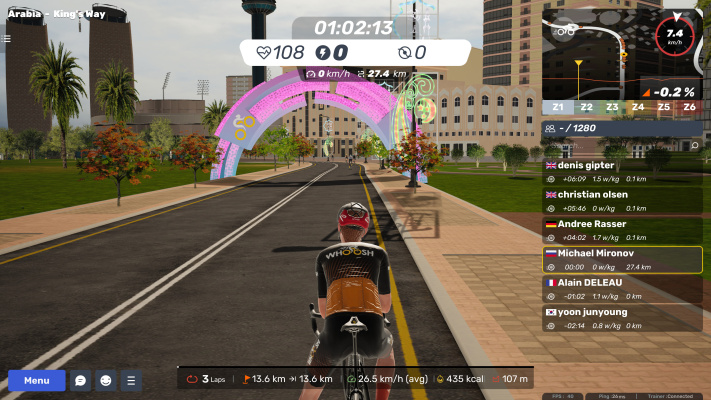
Task: Open the smiley emote icon
Action: (x=106, y=380)
